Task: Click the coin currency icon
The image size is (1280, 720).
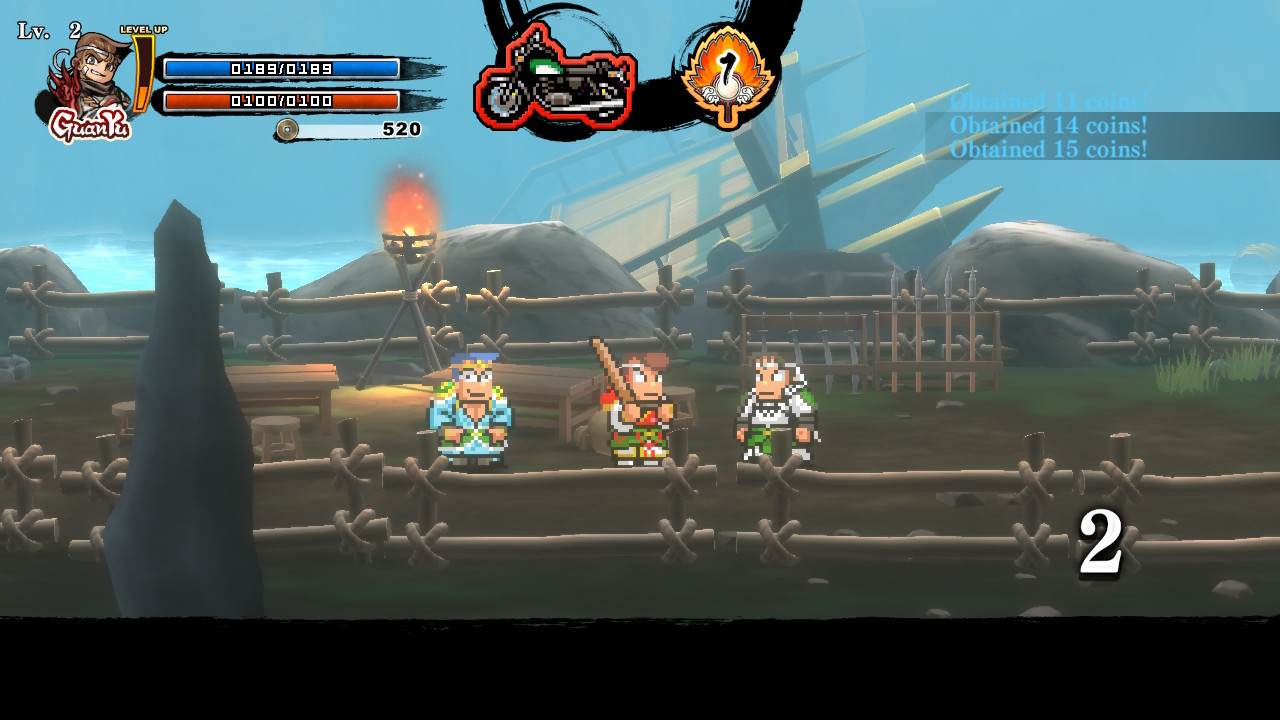Action: (287, 129)
